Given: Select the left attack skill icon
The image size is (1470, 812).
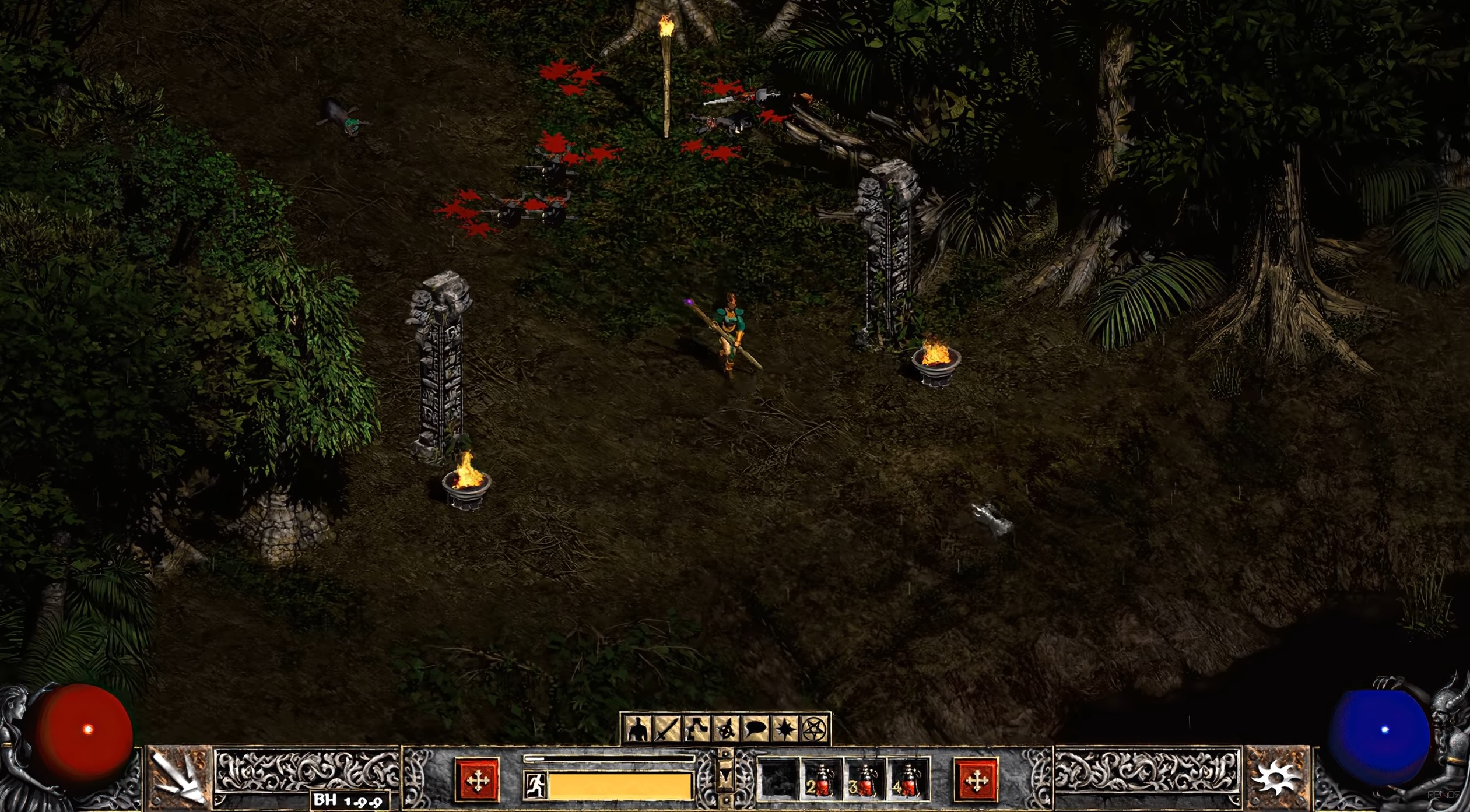Looking at the screenshot, I should (178, 778).
